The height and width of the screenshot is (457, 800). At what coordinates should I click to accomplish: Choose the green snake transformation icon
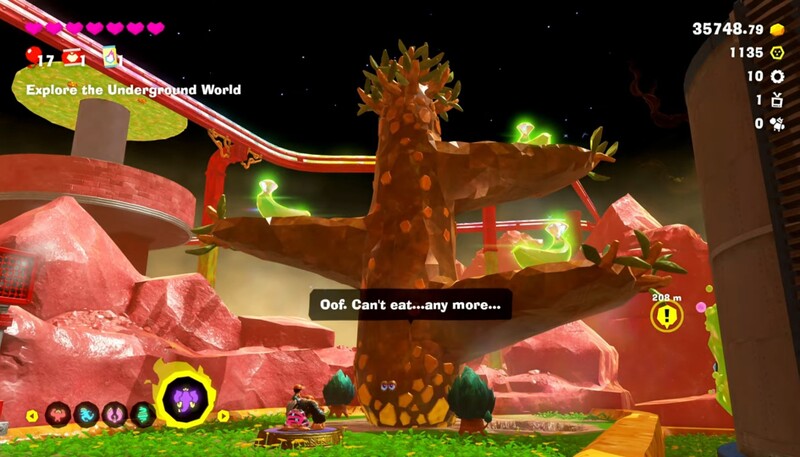142,414
